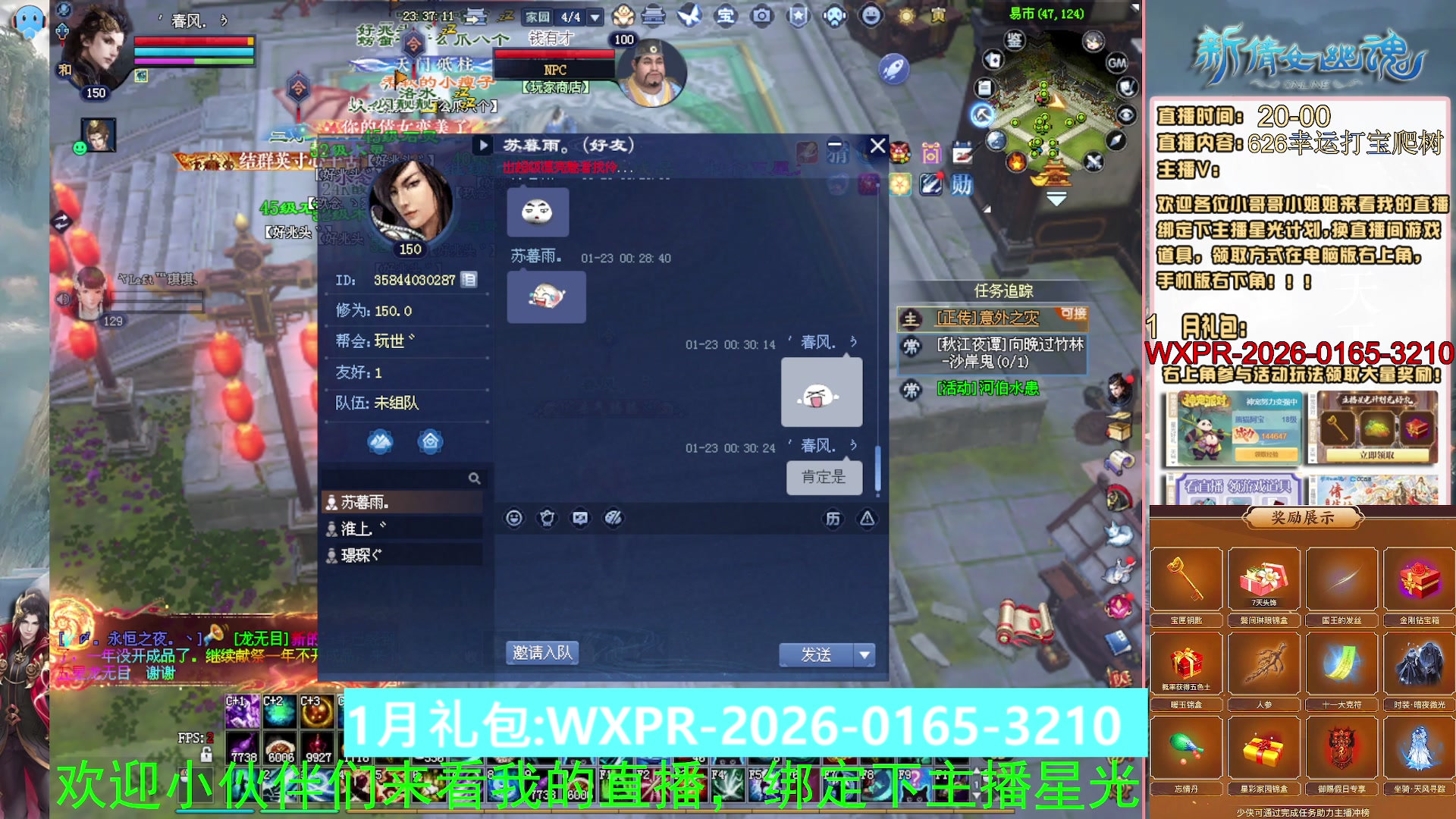This screenshot has width=1456, height=819.
Task: Copy friend ID 35844030287 with clipboard icon
Action: 469,279
